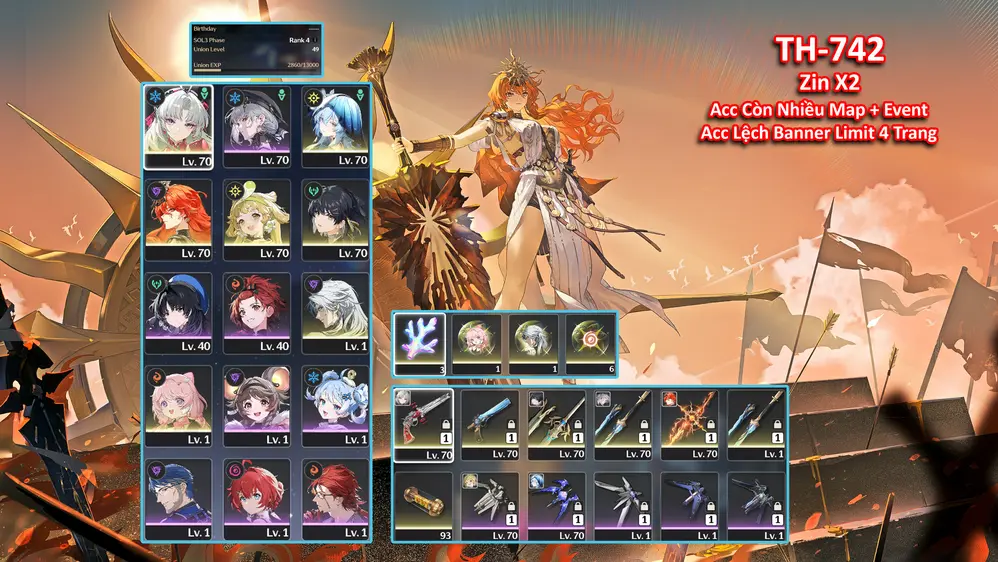This screenshot has height=562, width=998.
Task: Choose the blue rifle Lv. 70 weapon
Action: pyautogui.click(x=490, y=424)
